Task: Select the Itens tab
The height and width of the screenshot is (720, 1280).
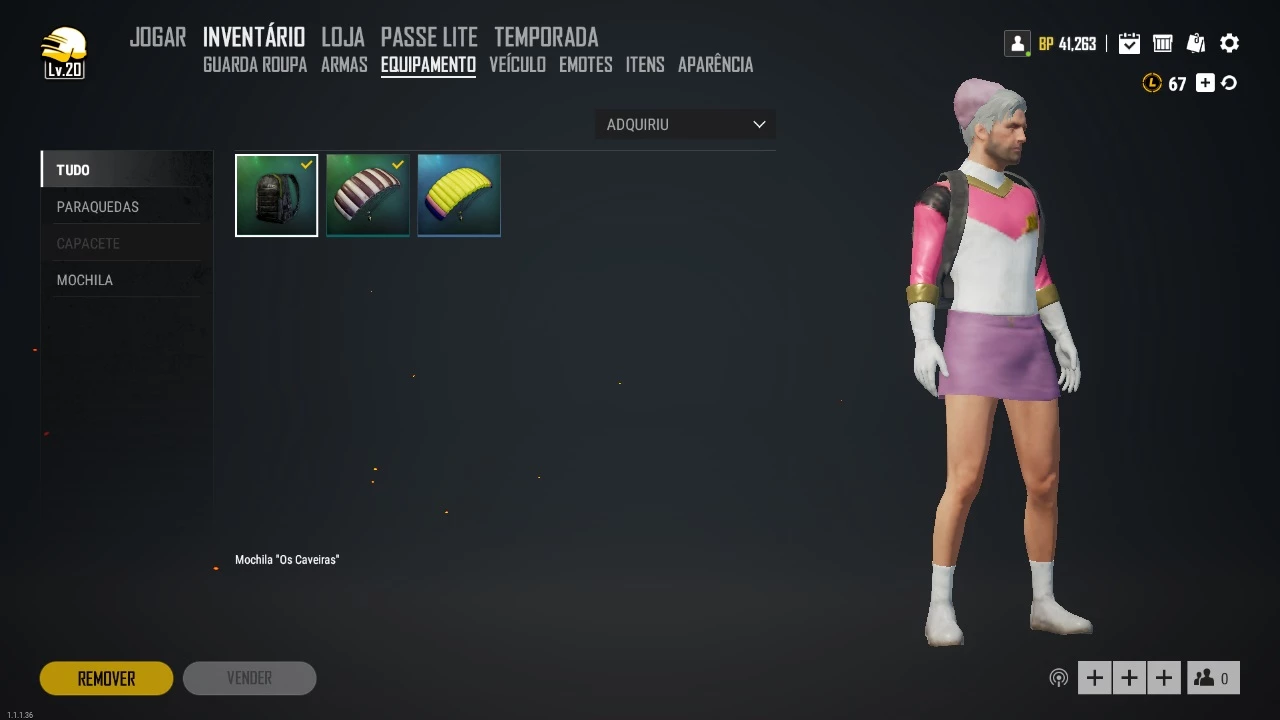Action: coord(645,65)
